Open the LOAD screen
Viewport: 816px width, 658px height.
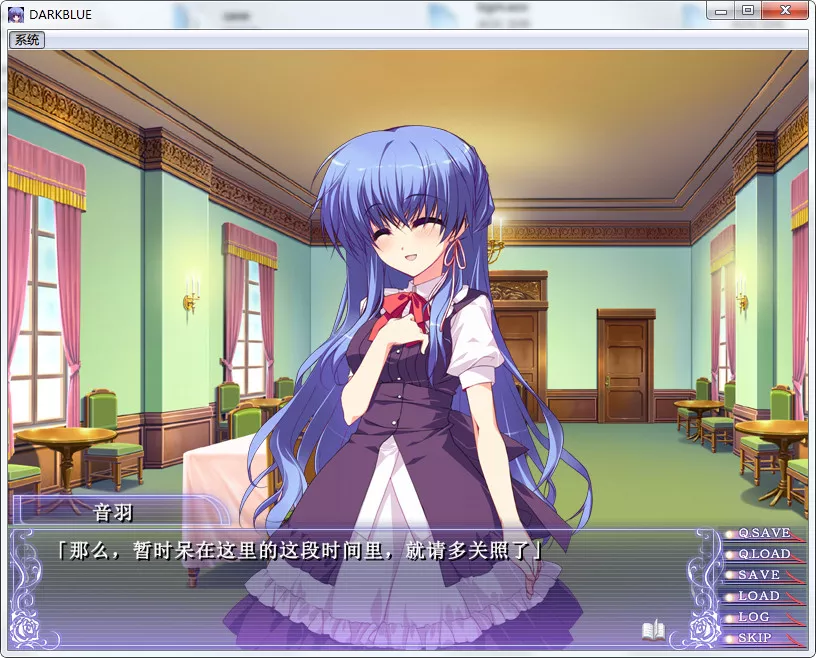pos(760,596)
